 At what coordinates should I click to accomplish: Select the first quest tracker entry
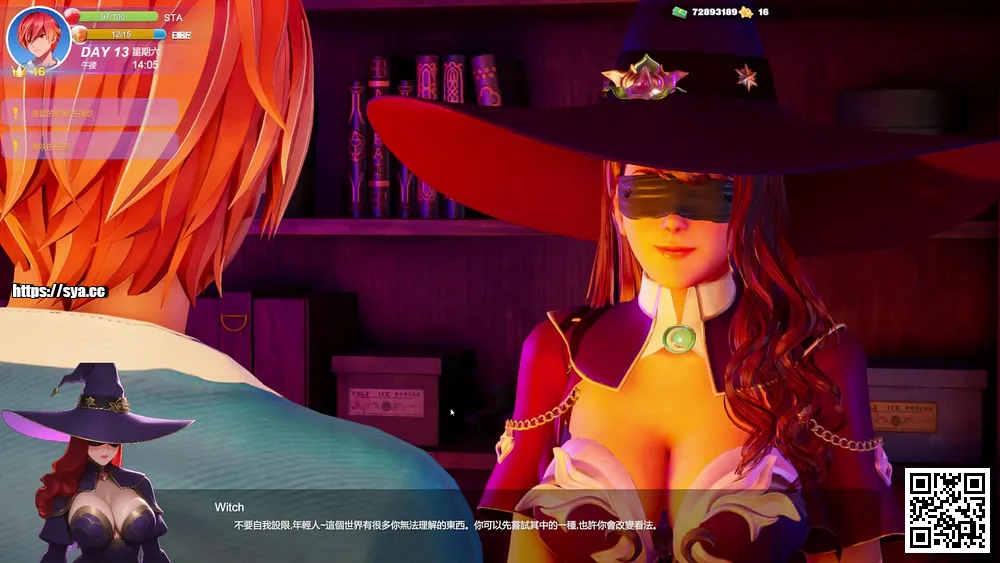(x=90, y=113)
